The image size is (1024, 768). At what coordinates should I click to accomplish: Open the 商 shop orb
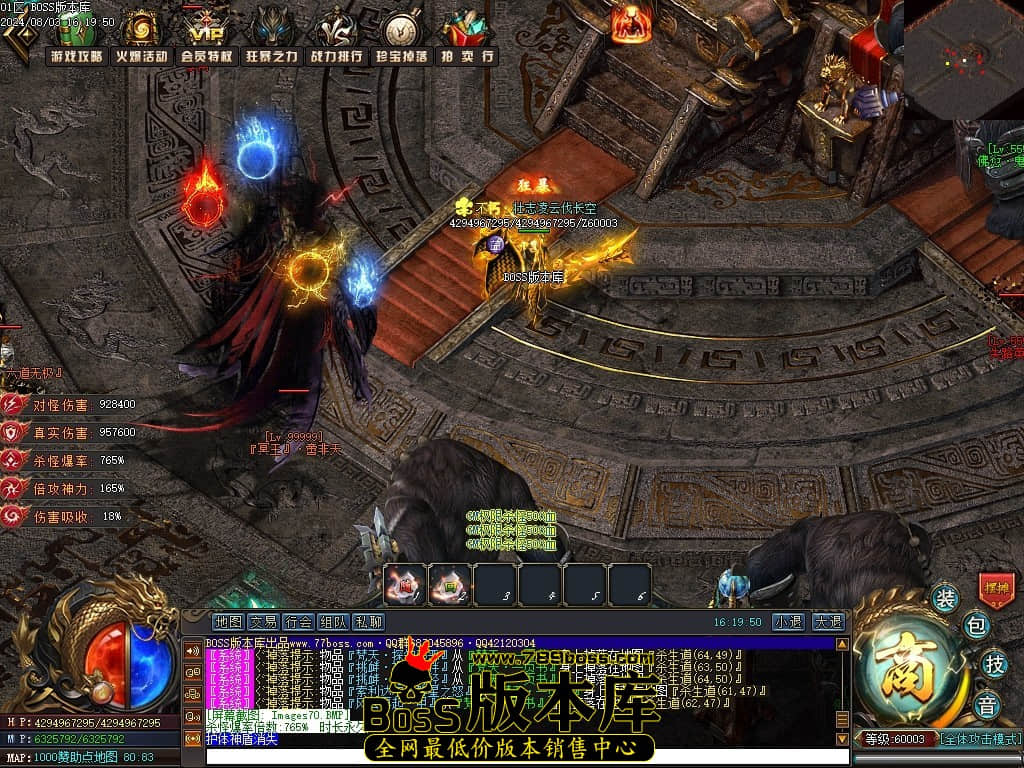click(911, 663)
